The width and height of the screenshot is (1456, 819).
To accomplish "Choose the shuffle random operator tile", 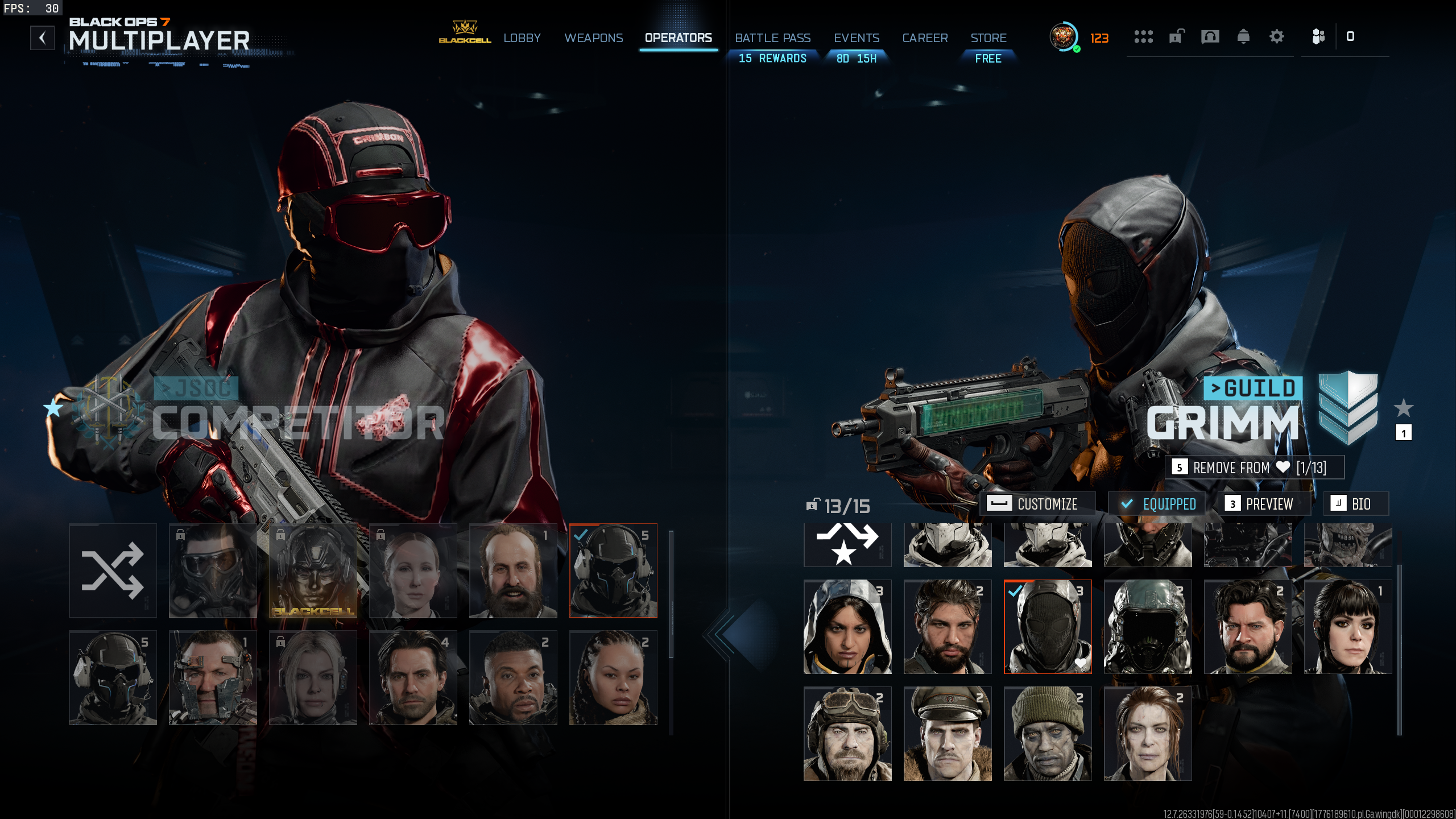I will tap(113, 570).
